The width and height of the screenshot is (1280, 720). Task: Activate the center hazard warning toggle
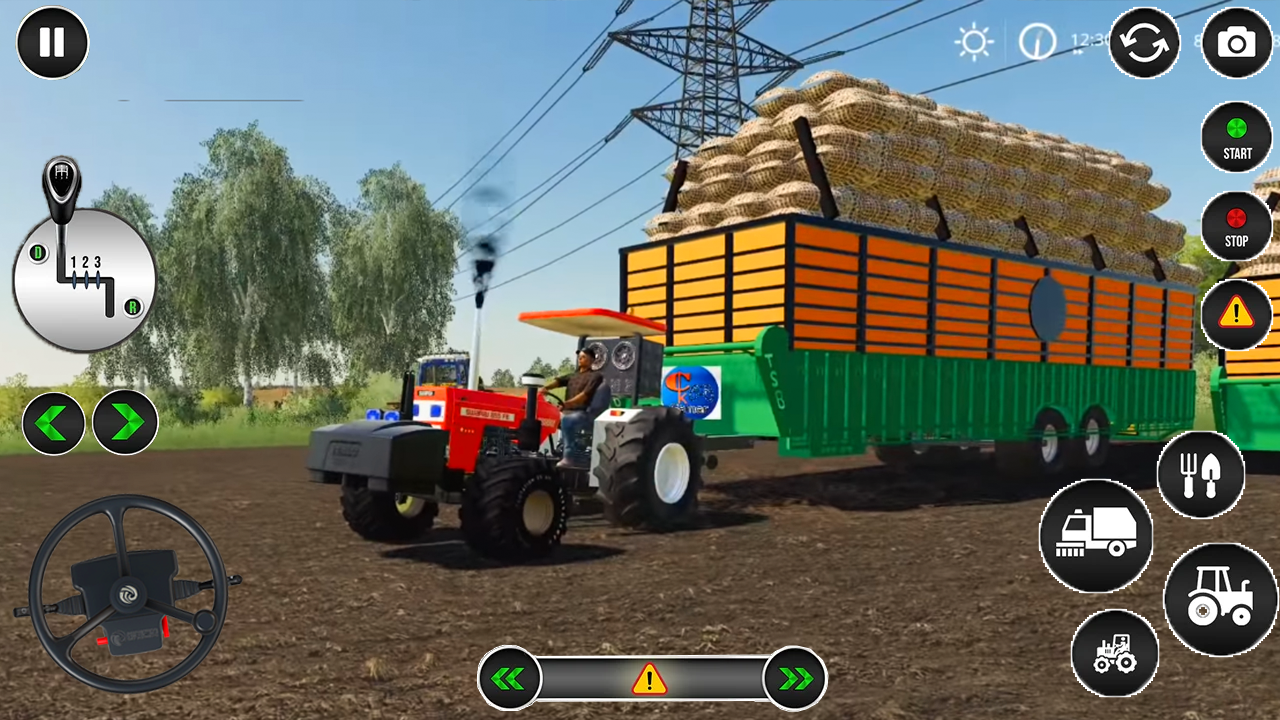649,679
